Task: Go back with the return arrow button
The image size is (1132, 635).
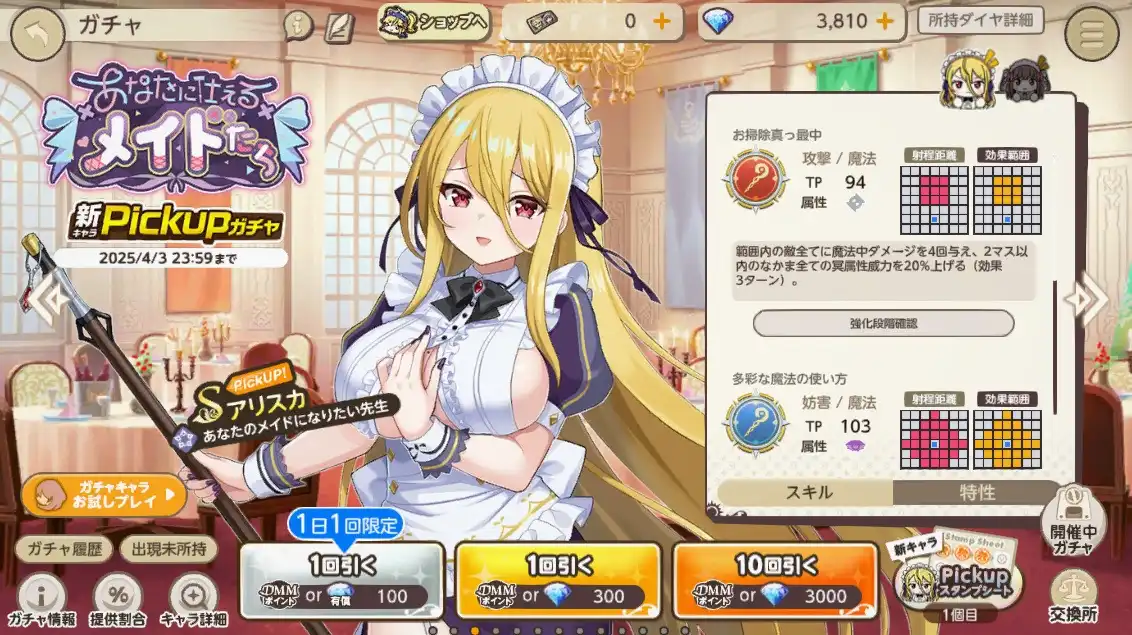Action: [37, 35]
